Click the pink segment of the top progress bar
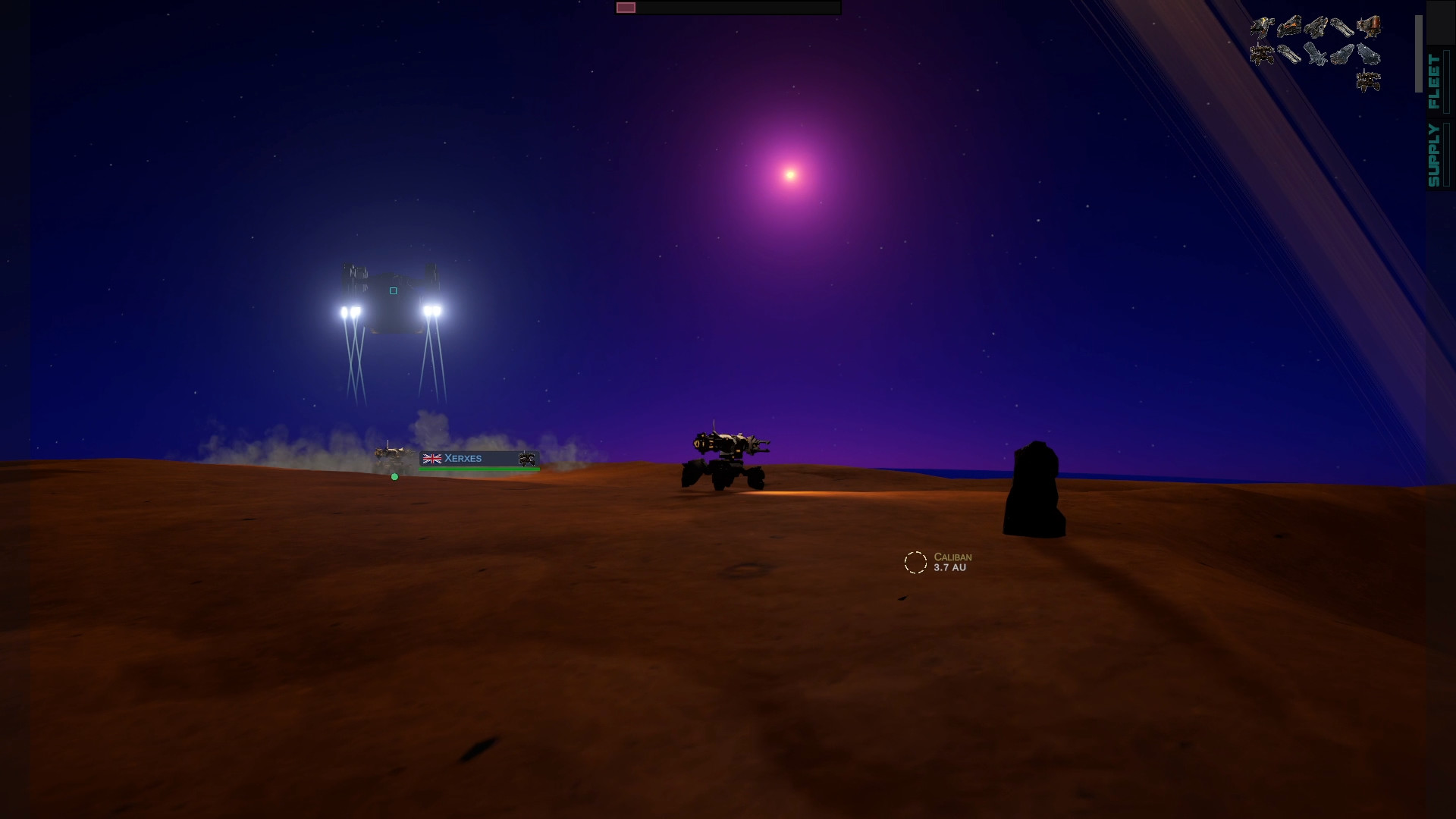Image resolution: width=1456 pixels, height=819 pixels. coord(626,7)
